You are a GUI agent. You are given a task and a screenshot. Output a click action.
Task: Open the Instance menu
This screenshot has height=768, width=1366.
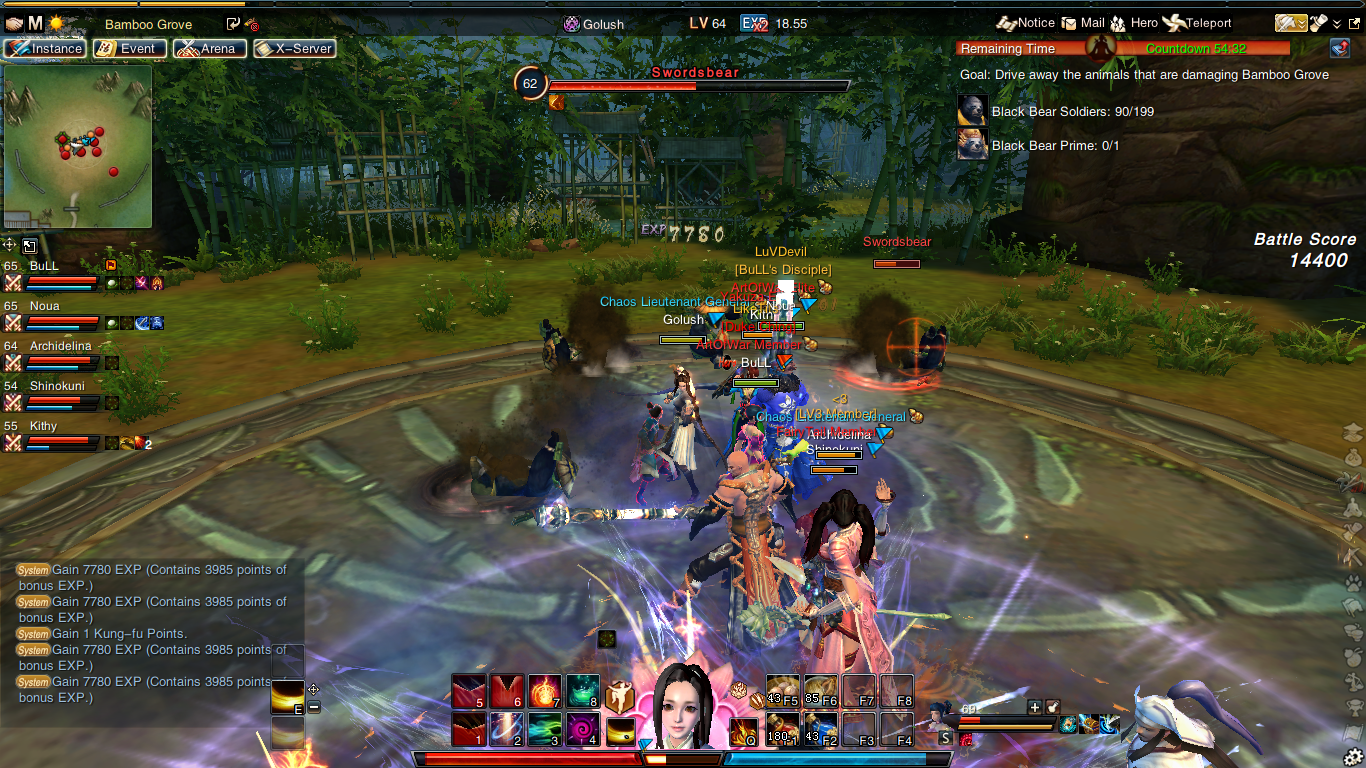pyautogui.click(x=45, y=48)
